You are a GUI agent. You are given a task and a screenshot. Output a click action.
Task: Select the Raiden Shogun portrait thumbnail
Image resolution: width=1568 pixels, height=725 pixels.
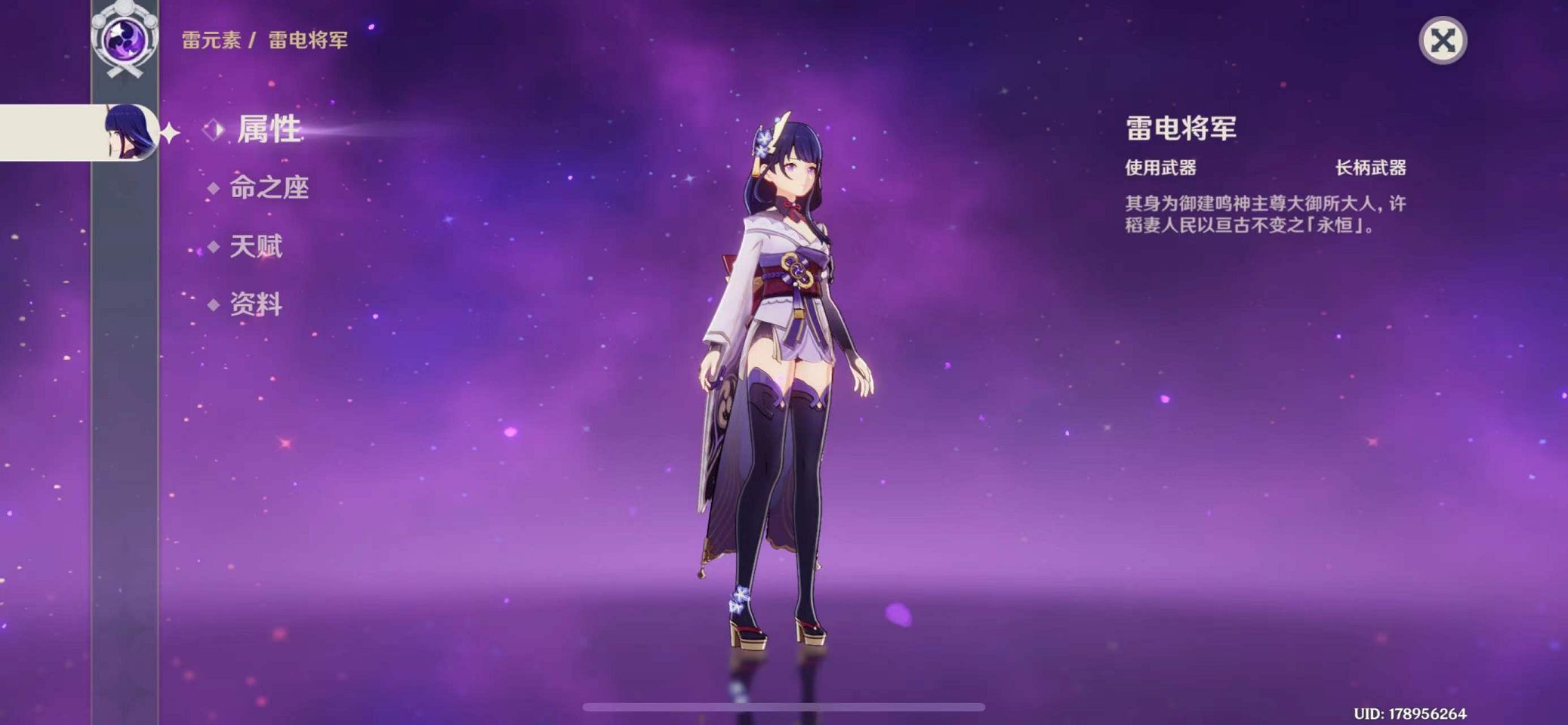(130, 132)
